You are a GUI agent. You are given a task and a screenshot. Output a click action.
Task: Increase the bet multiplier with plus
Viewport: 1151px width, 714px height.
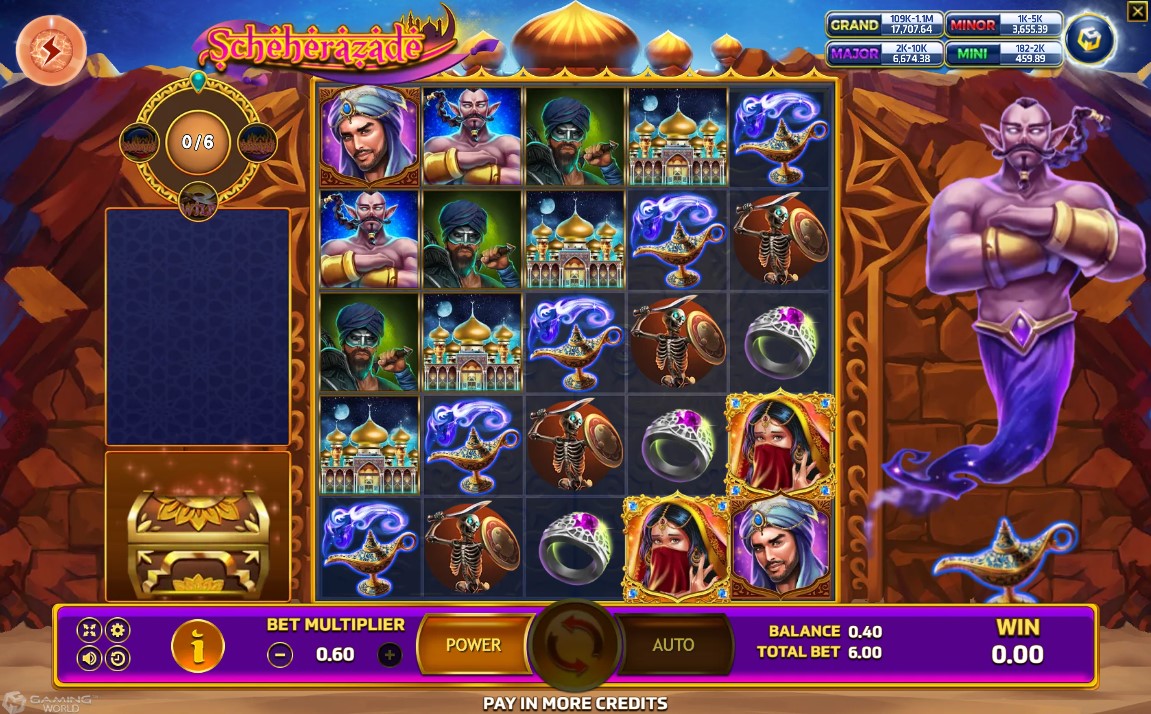coord(390,655)
